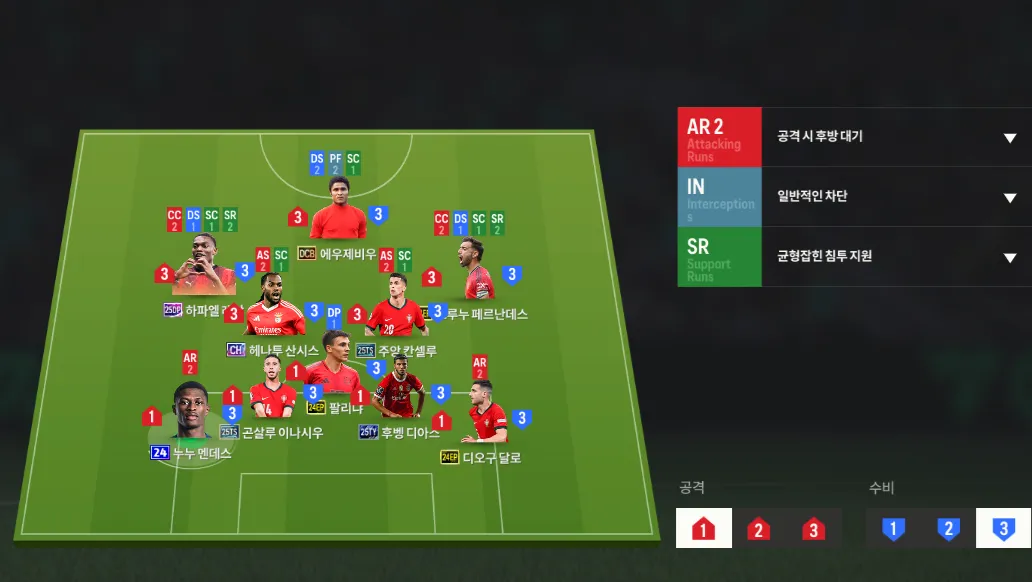Set 공격 (attack) level to 1
Viewport: 1032px width, 582px height.
[703, 529]
